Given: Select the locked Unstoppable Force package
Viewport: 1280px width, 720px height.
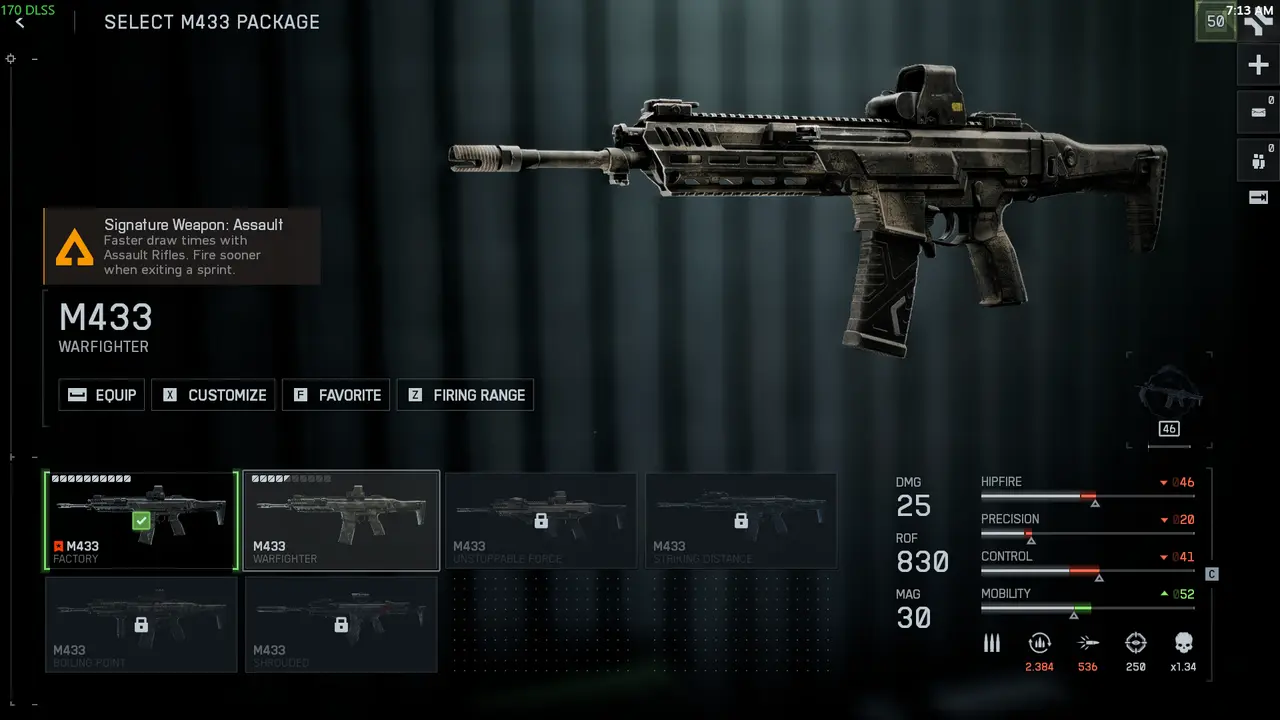Looking at the screenshot, I should (541, 521).
